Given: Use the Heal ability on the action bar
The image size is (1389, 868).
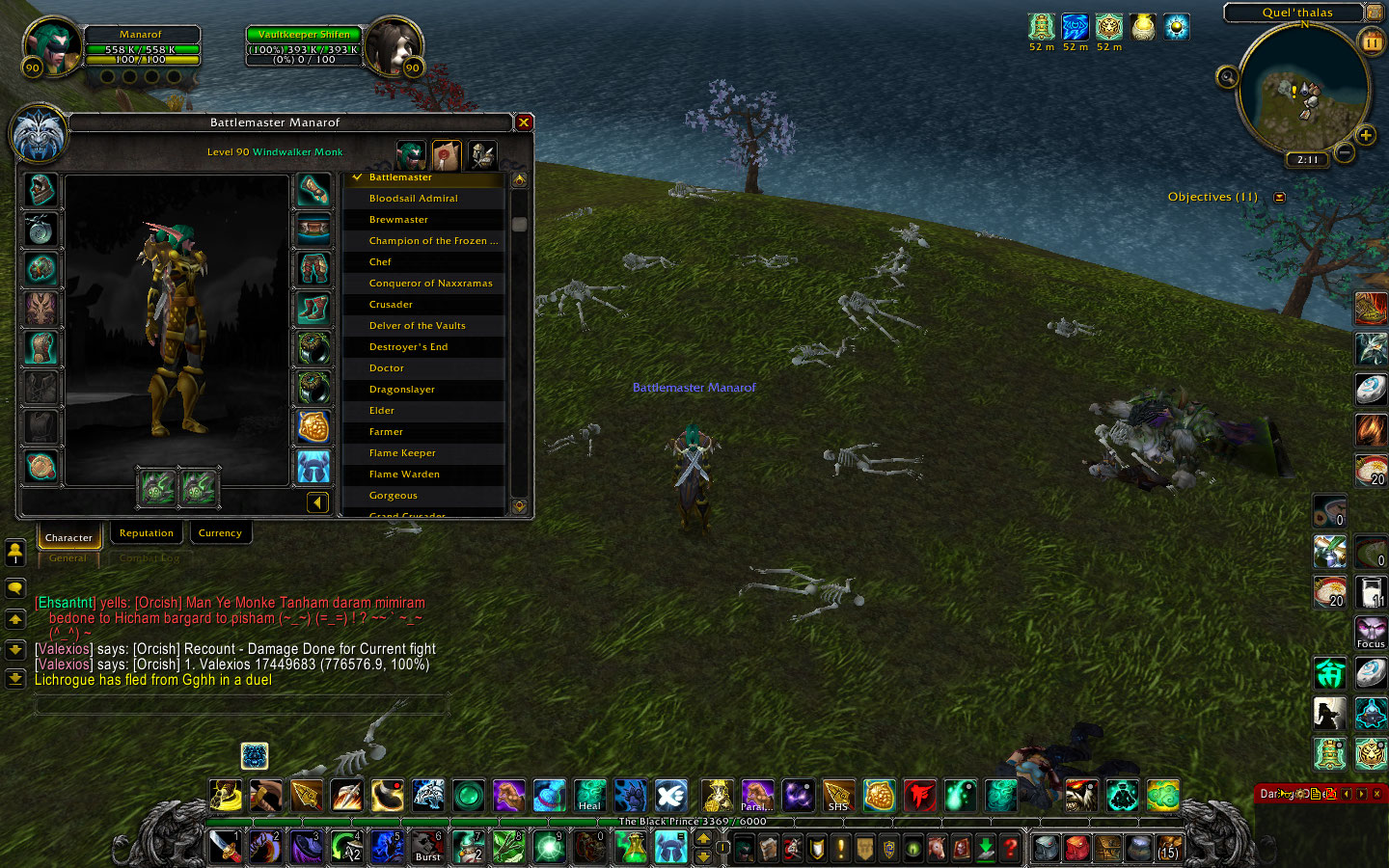Looking at the screenshot, I should pos(590,796).
